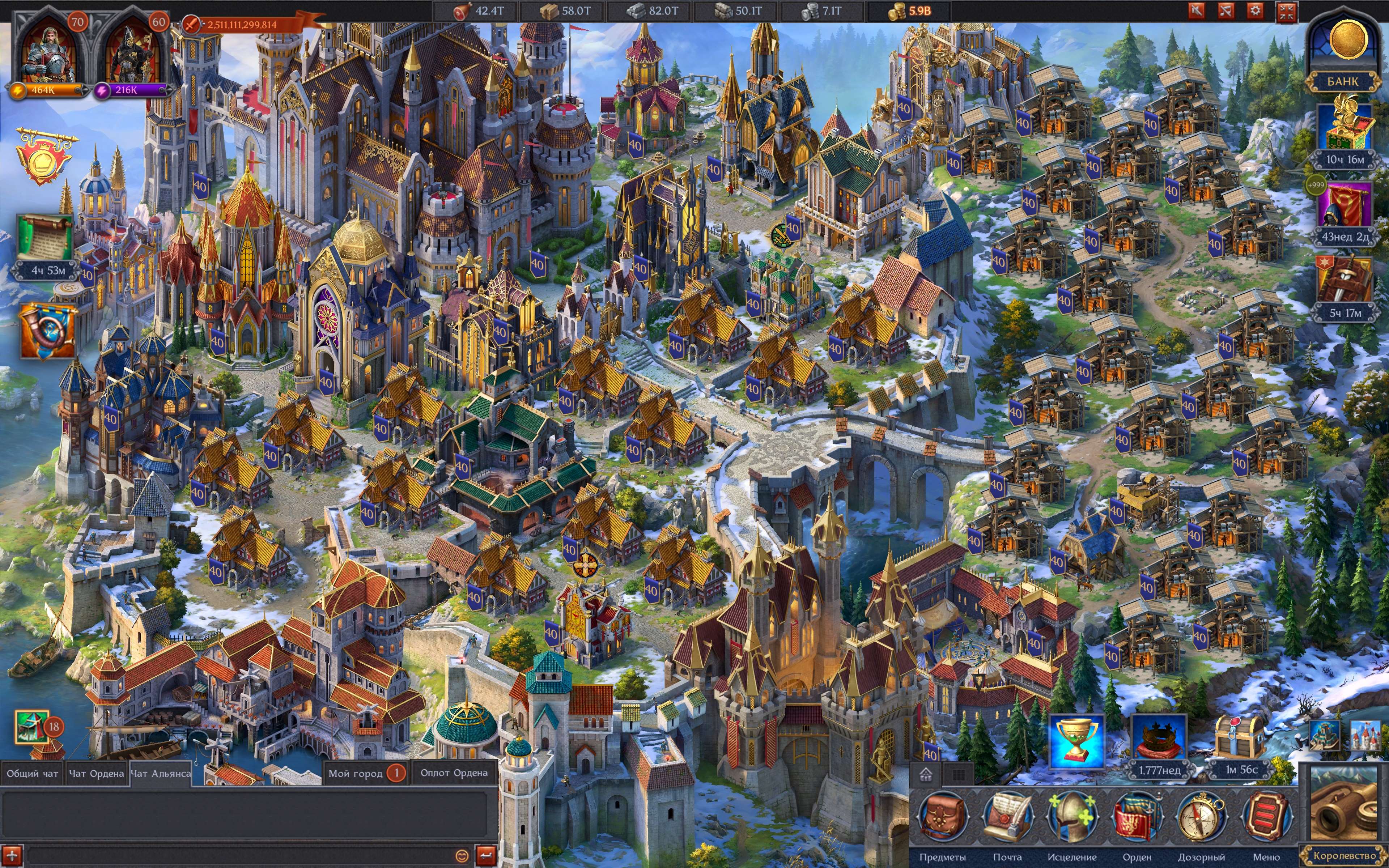1389x868 pixels.
Task: Select the Мой город tab
Action: [356, 773]
